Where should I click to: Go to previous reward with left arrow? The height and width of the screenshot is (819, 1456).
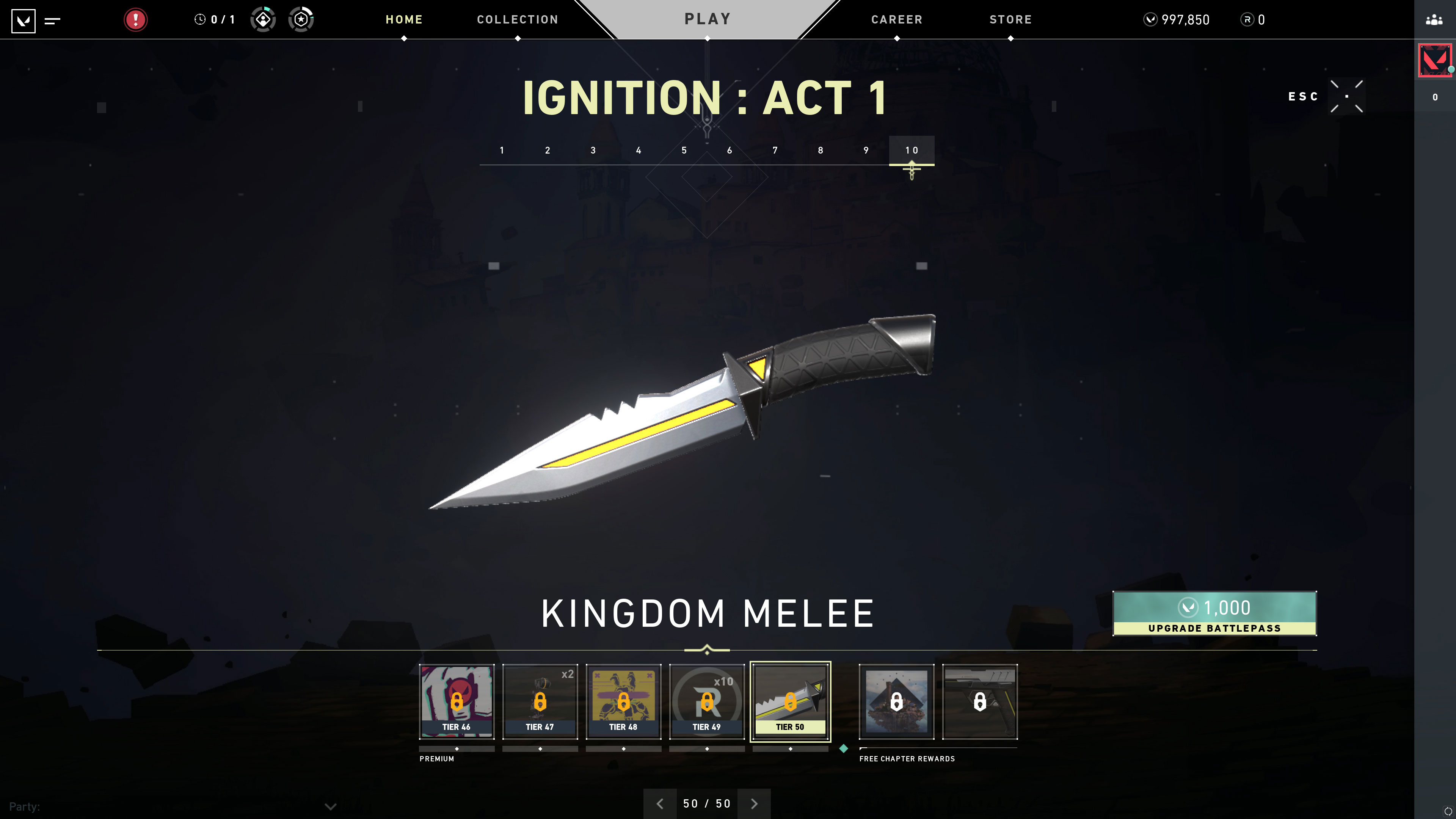pyautogui.click(x=660, y=804)
